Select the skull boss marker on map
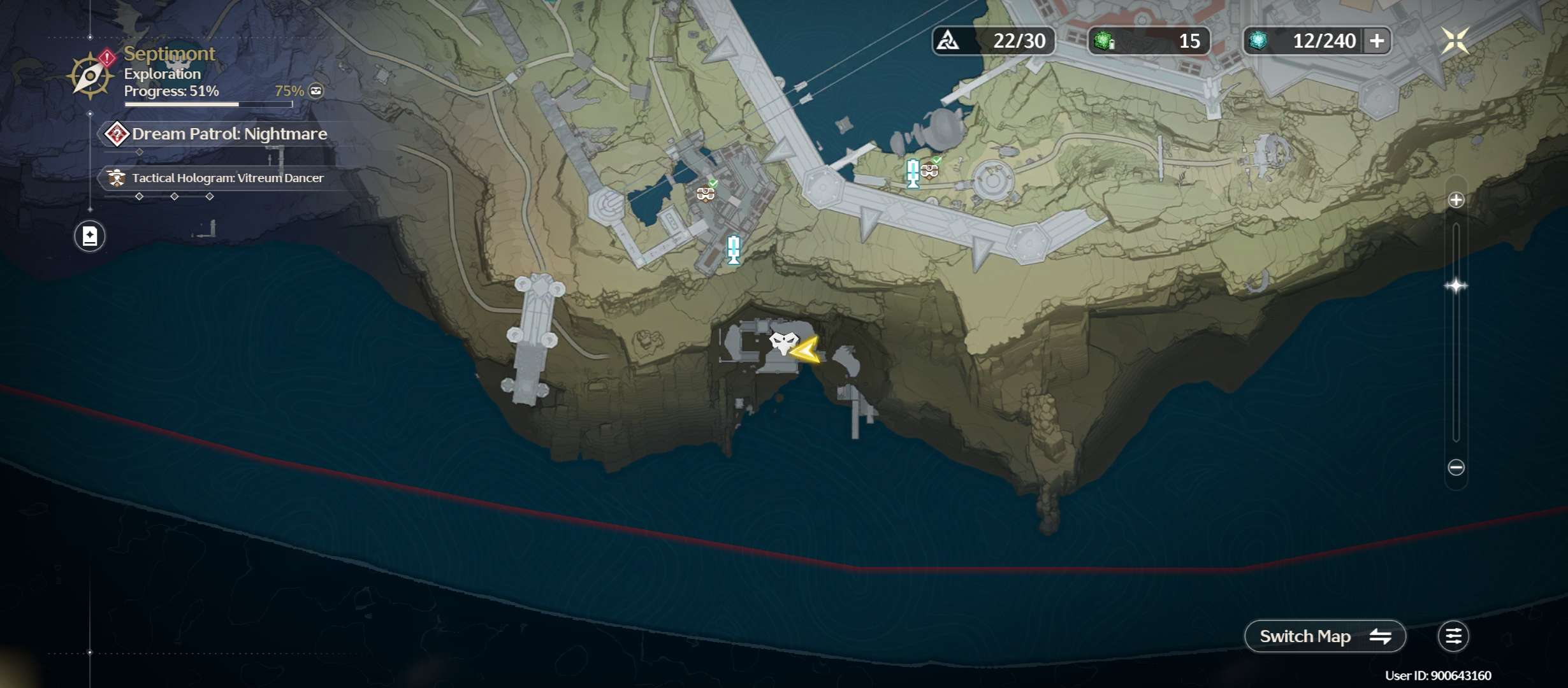The image size is (1568, 688). click(x=783, y=343)
